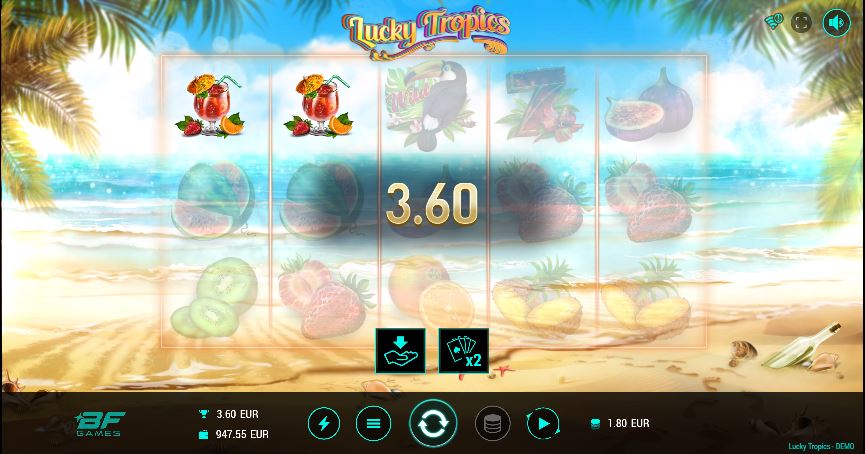The height and width of the screenshot is (454, 865).
Task: Toggle the sound speaker button
Action: pos(835,22)
